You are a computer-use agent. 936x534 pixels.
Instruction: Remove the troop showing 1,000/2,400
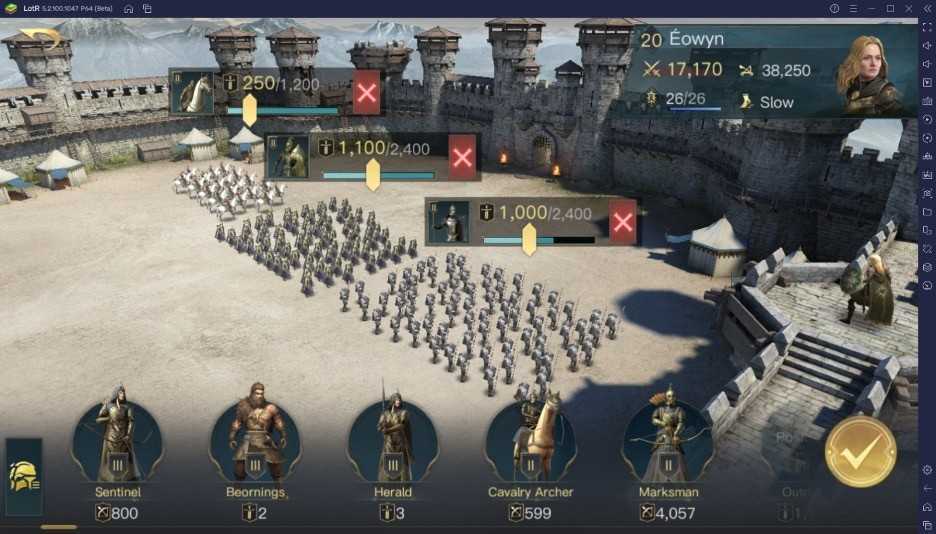623,222
